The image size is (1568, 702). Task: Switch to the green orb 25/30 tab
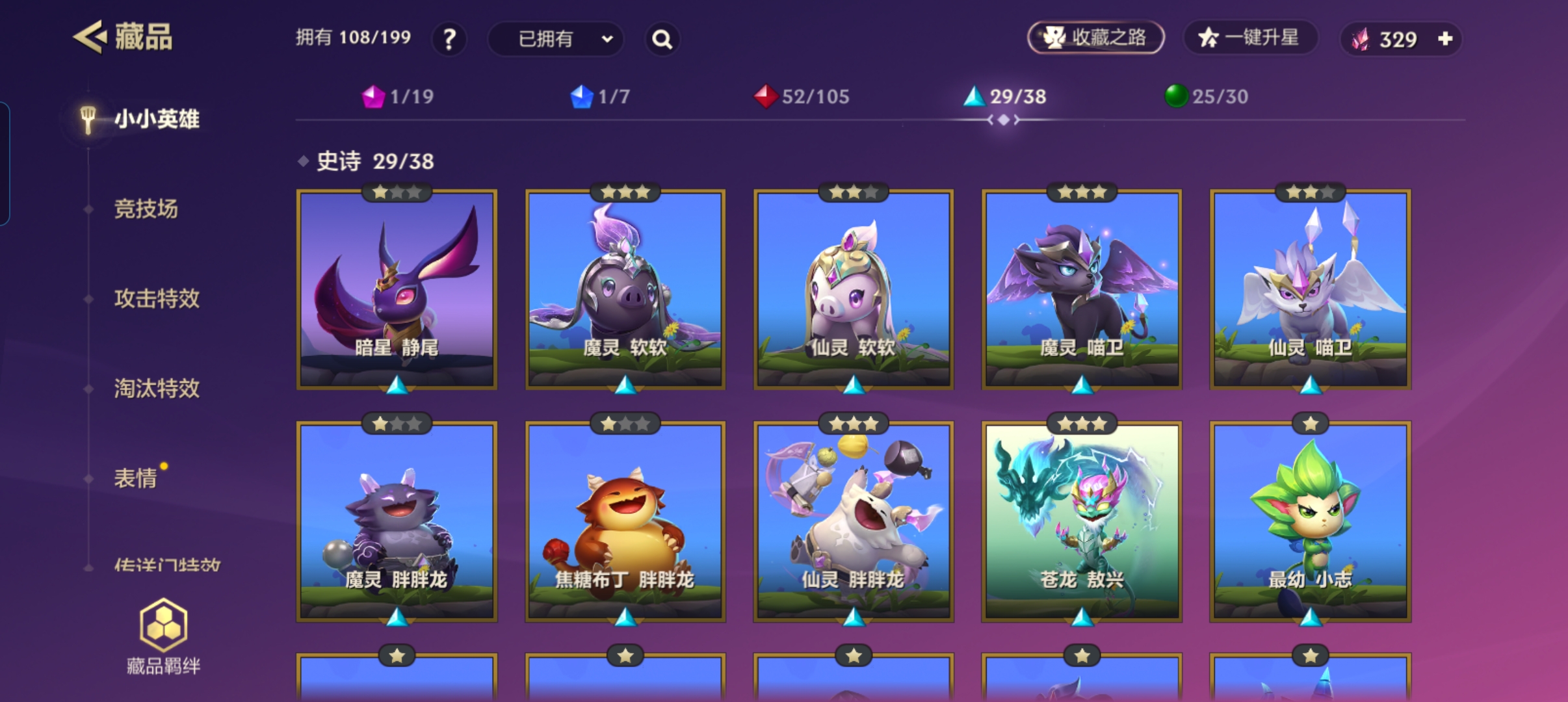pos(1206,97)
